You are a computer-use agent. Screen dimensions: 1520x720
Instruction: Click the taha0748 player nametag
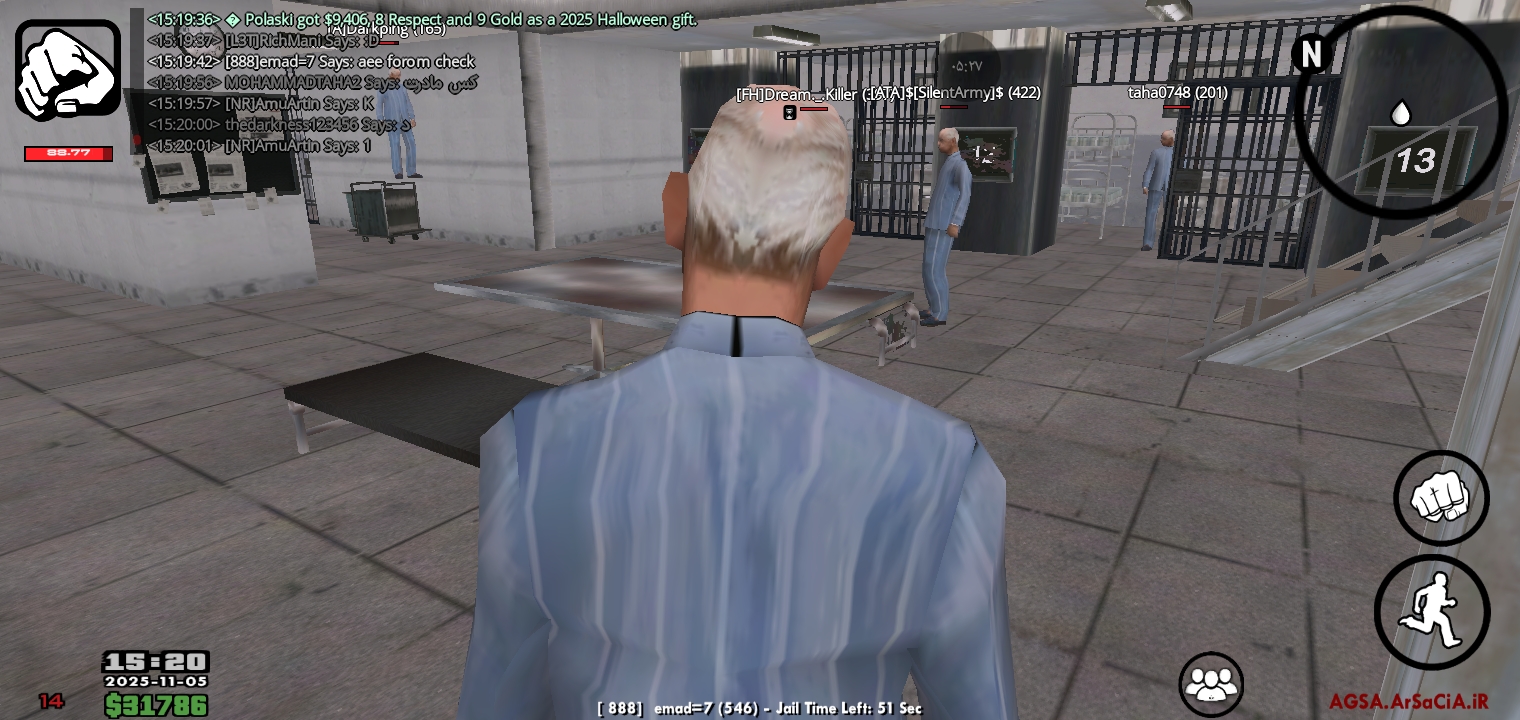1176,92
